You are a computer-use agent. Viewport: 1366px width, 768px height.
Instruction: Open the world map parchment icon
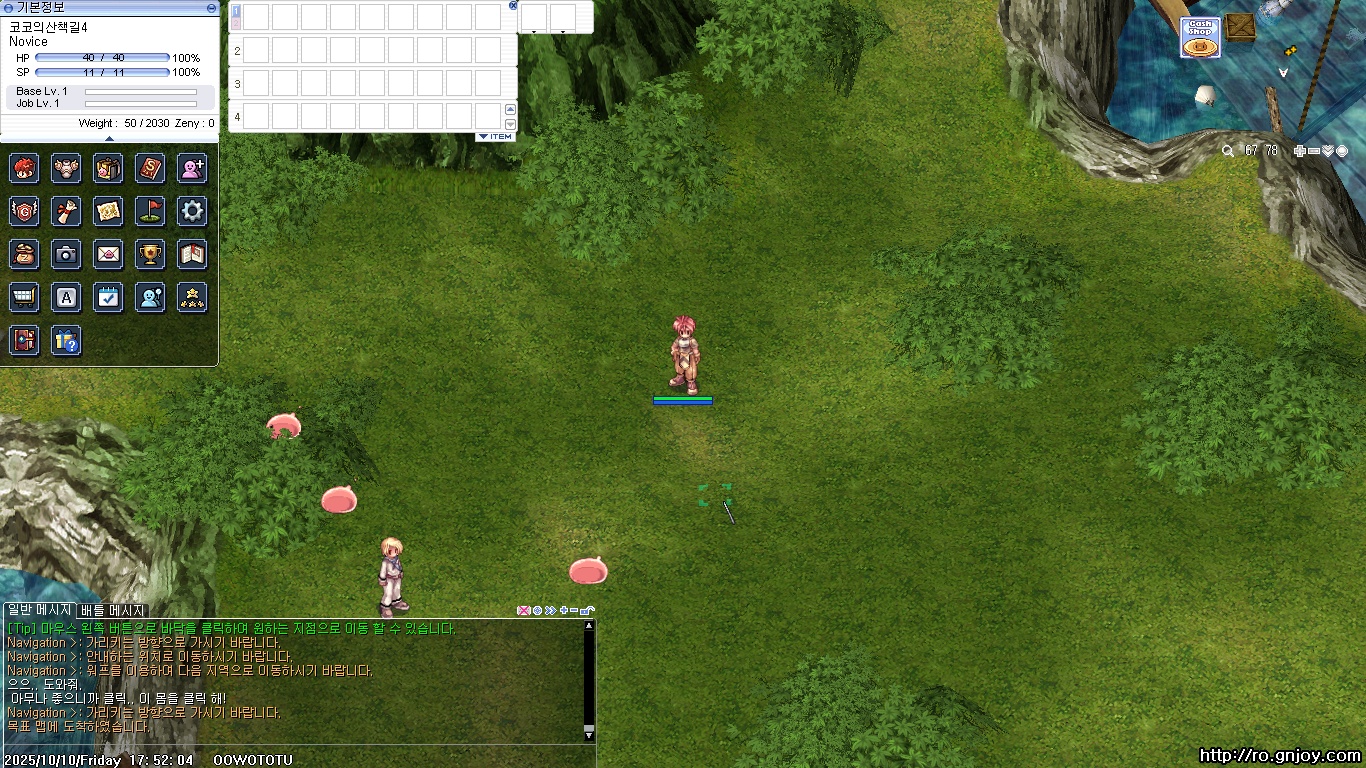108,211
